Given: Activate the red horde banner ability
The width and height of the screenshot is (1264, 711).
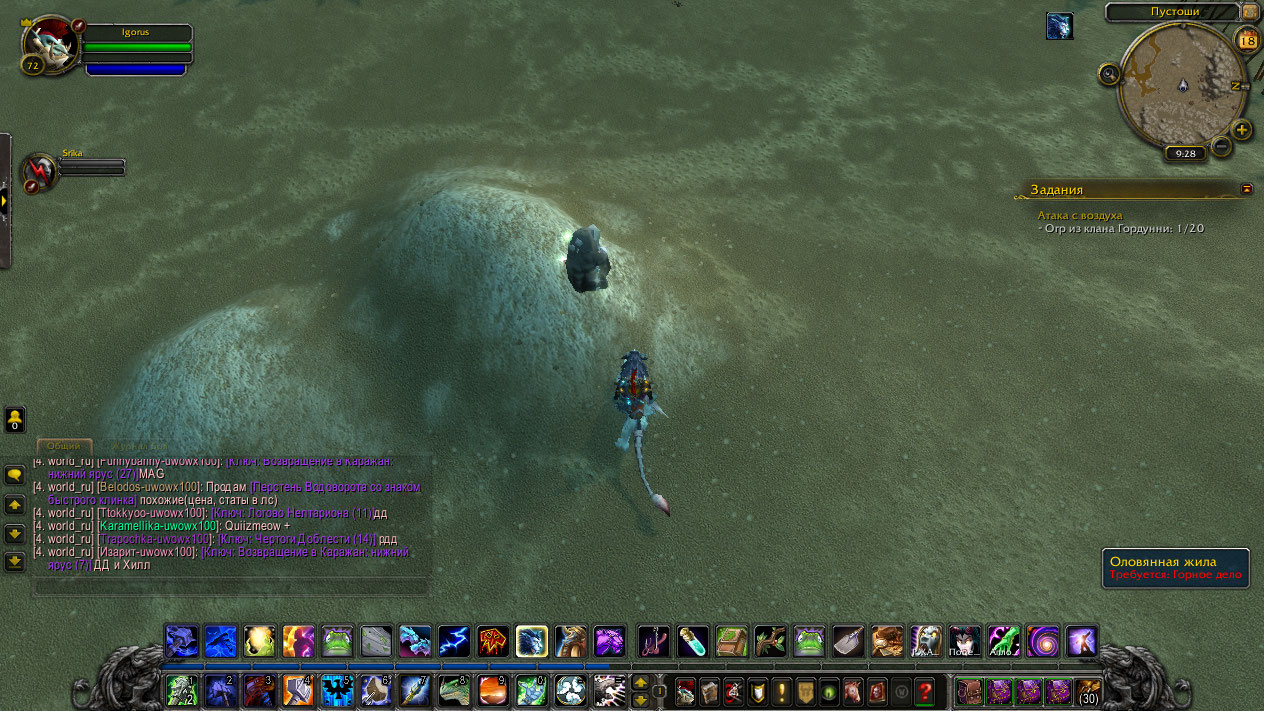Looking at the screenshot, I should pos(493,641).
